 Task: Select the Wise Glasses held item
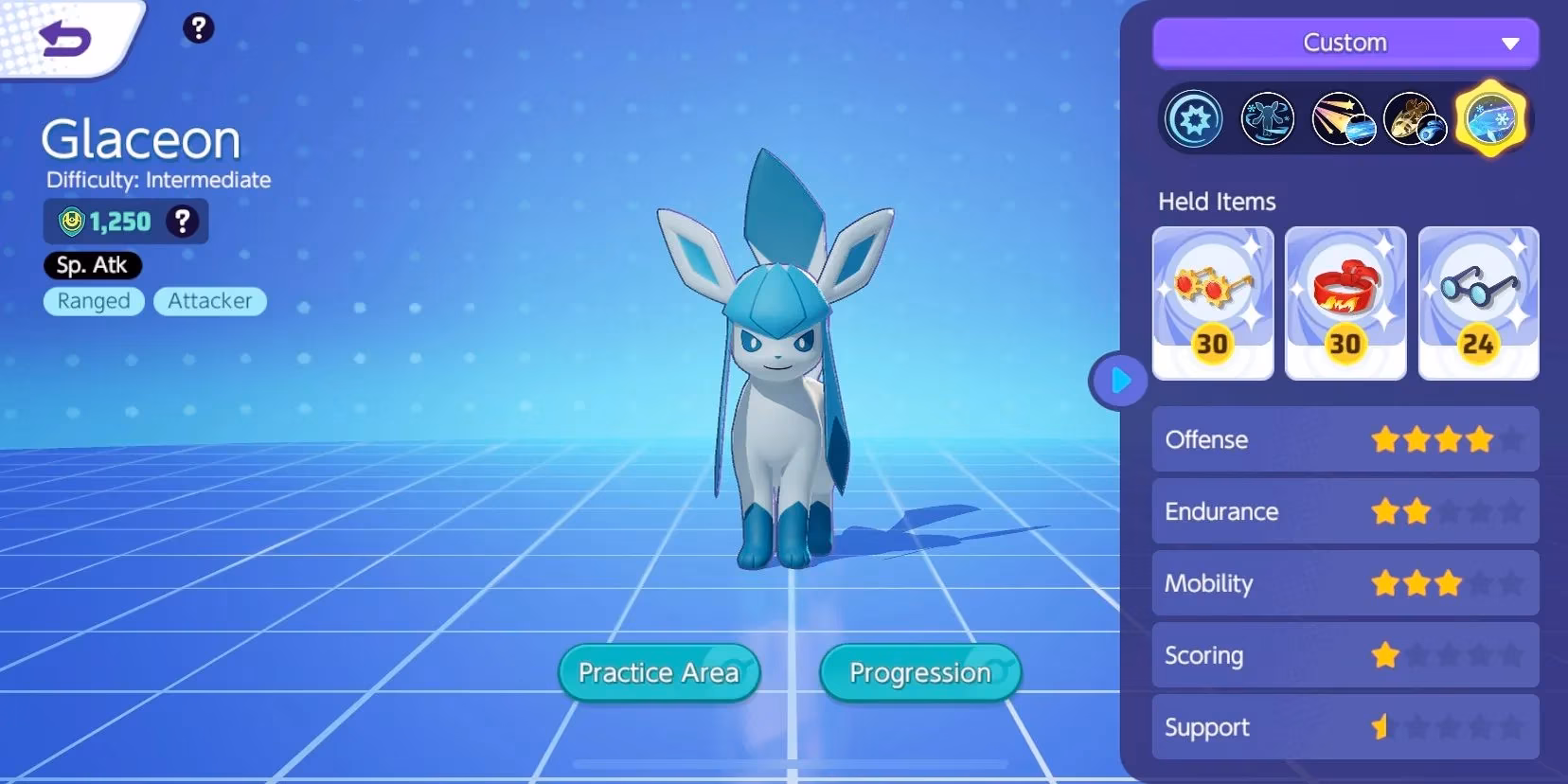click(x=1479, y=303)
